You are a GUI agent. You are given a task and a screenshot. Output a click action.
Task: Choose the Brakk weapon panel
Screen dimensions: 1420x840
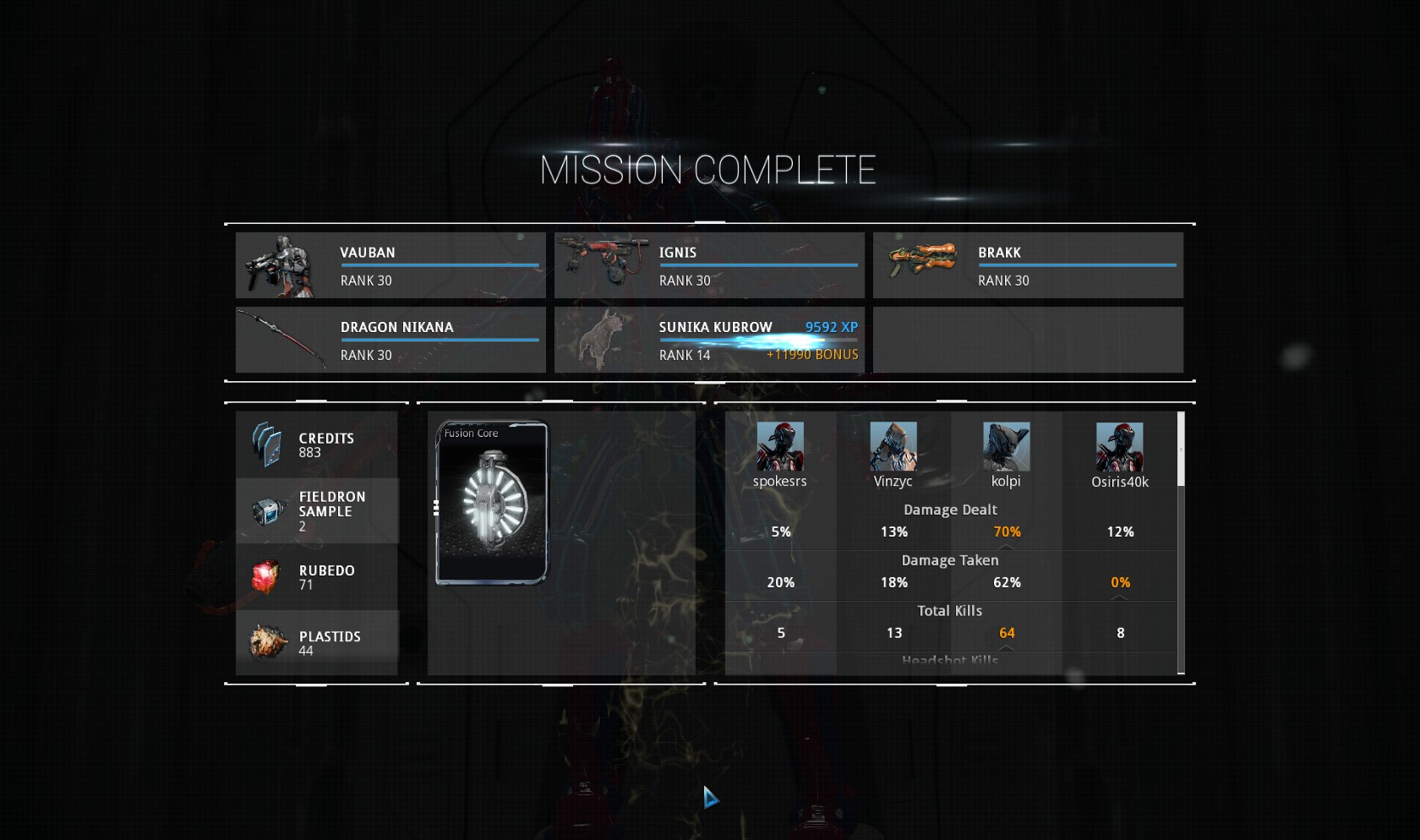1028,265
